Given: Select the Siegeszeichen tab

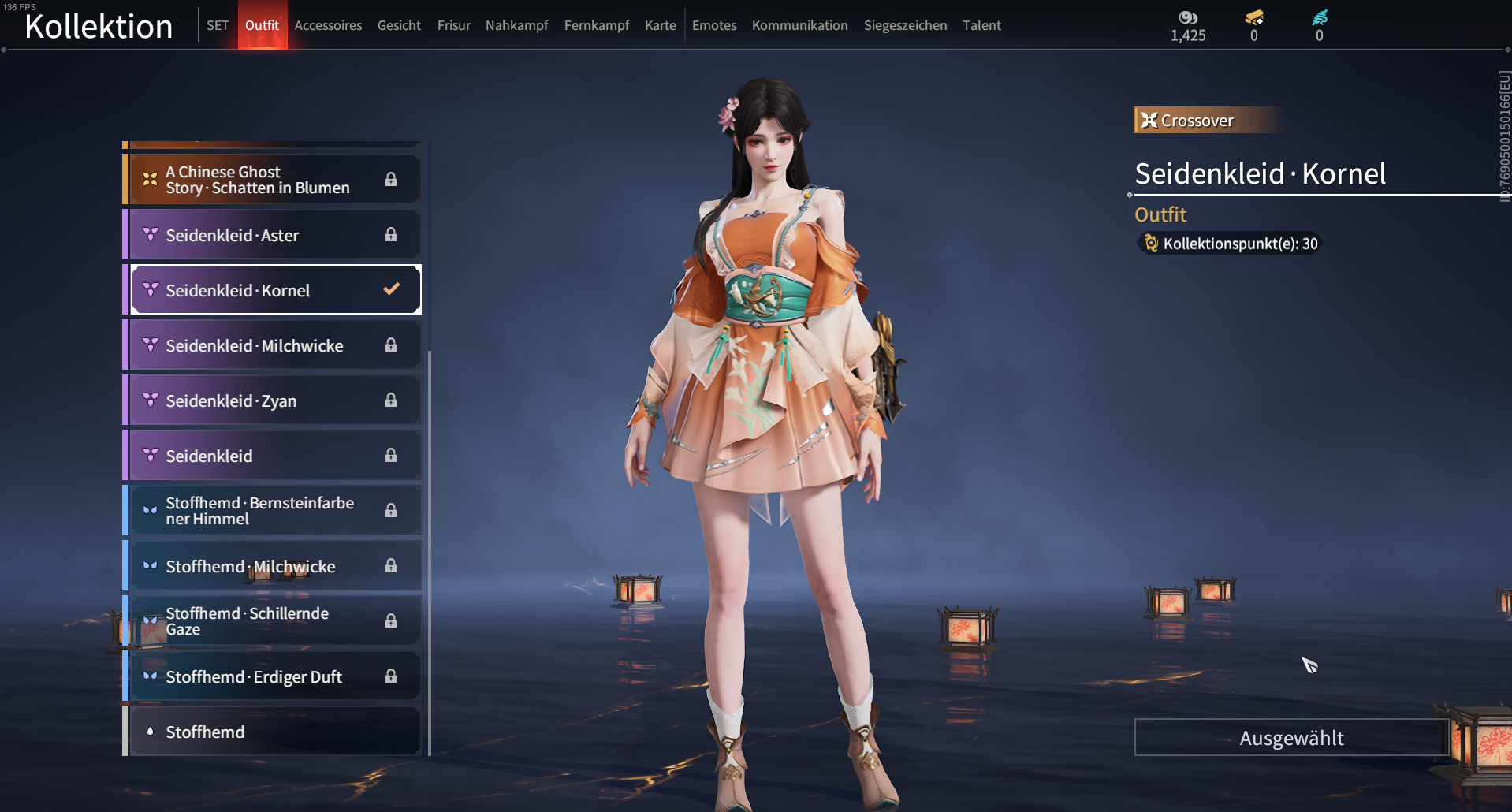Looking at the screenshot, I should point(905,25).
